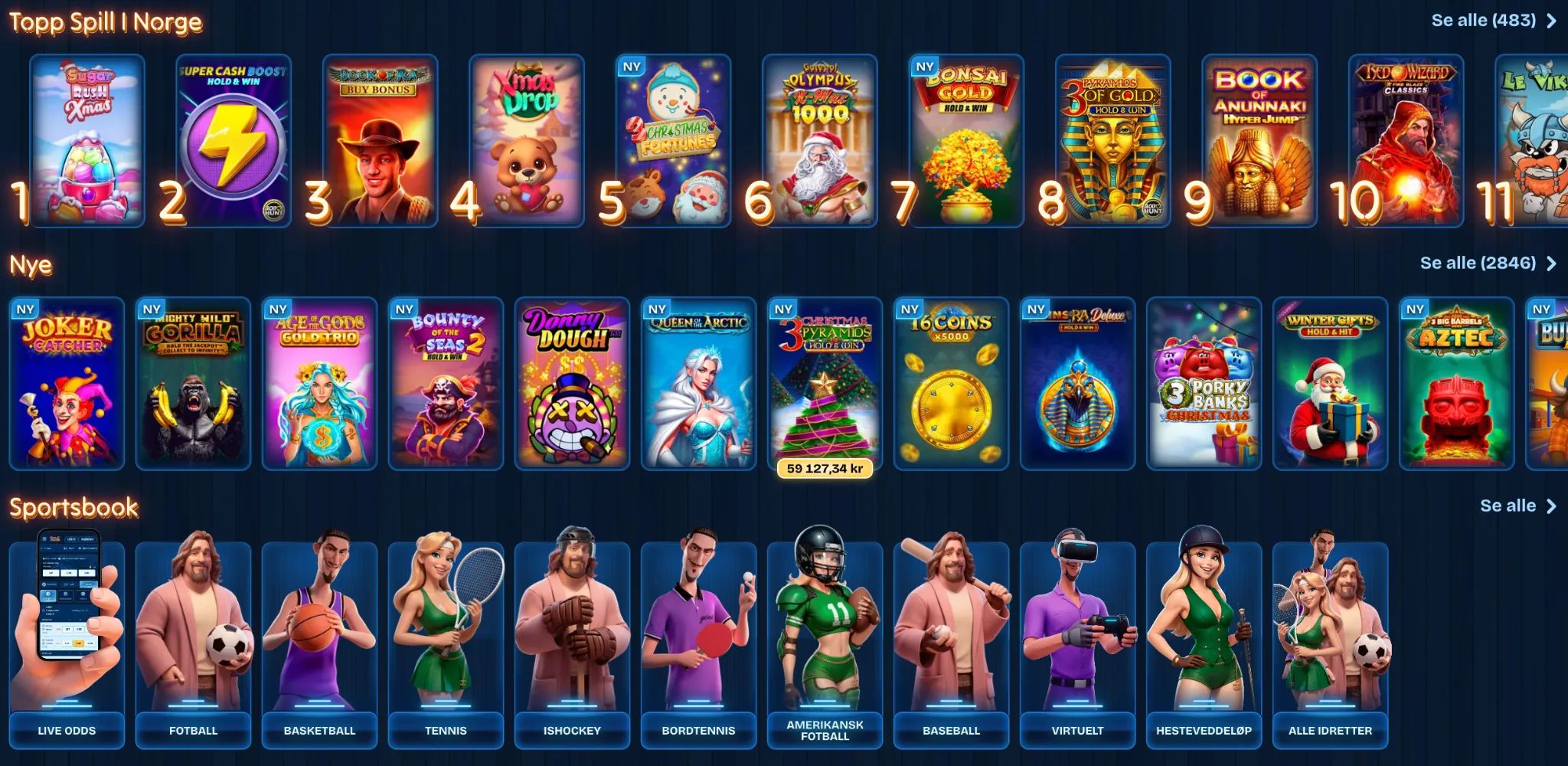Open the 16 Coins game tile
This screenshot has height=766, width=1568.
(x=951, y=383)
